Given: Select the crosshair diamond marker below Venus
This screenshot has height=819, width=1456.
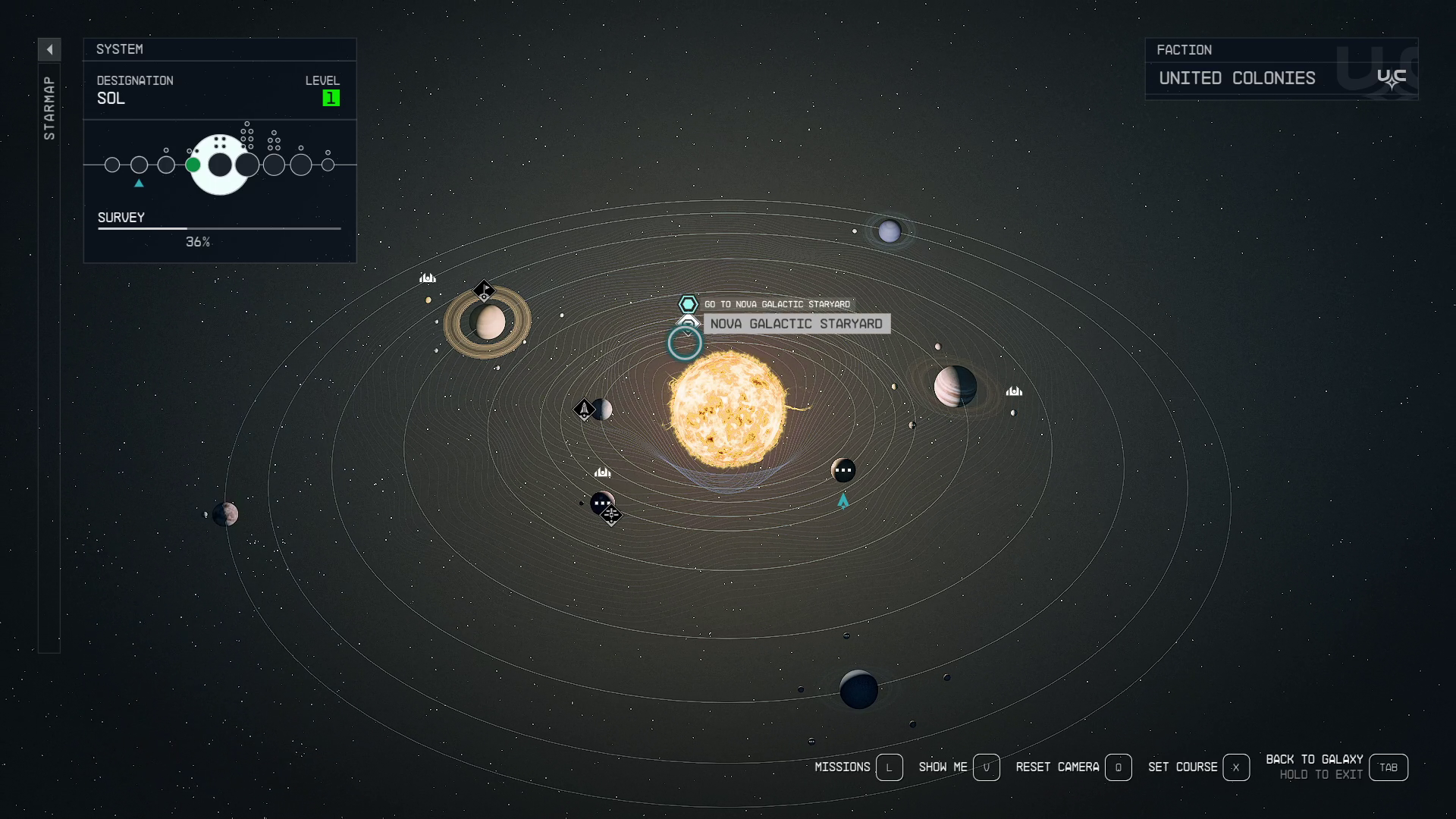Looking at the screenshot, I should [x=610, y=514].
